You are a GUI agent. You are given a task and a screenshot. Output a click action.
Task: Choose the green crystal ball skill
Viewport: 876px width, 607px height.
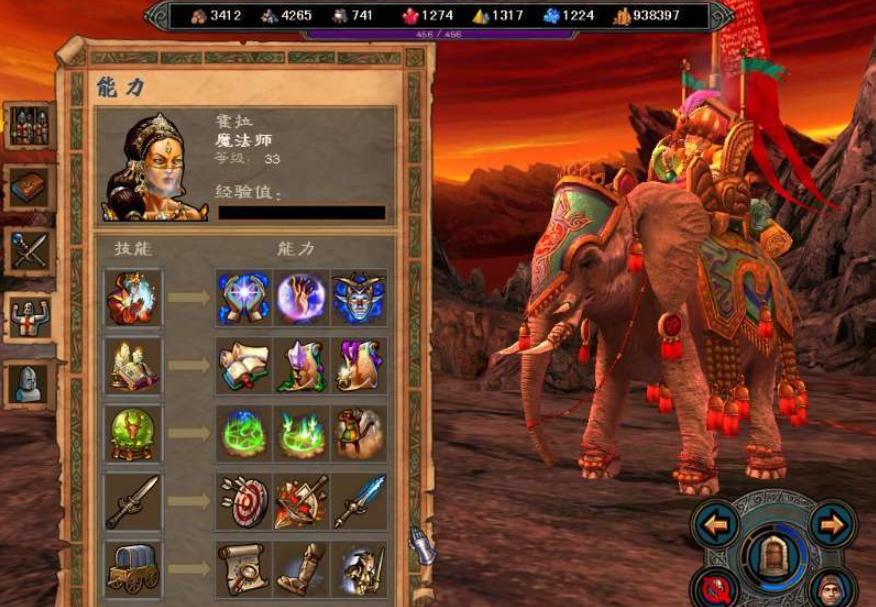tap(134, 434)
